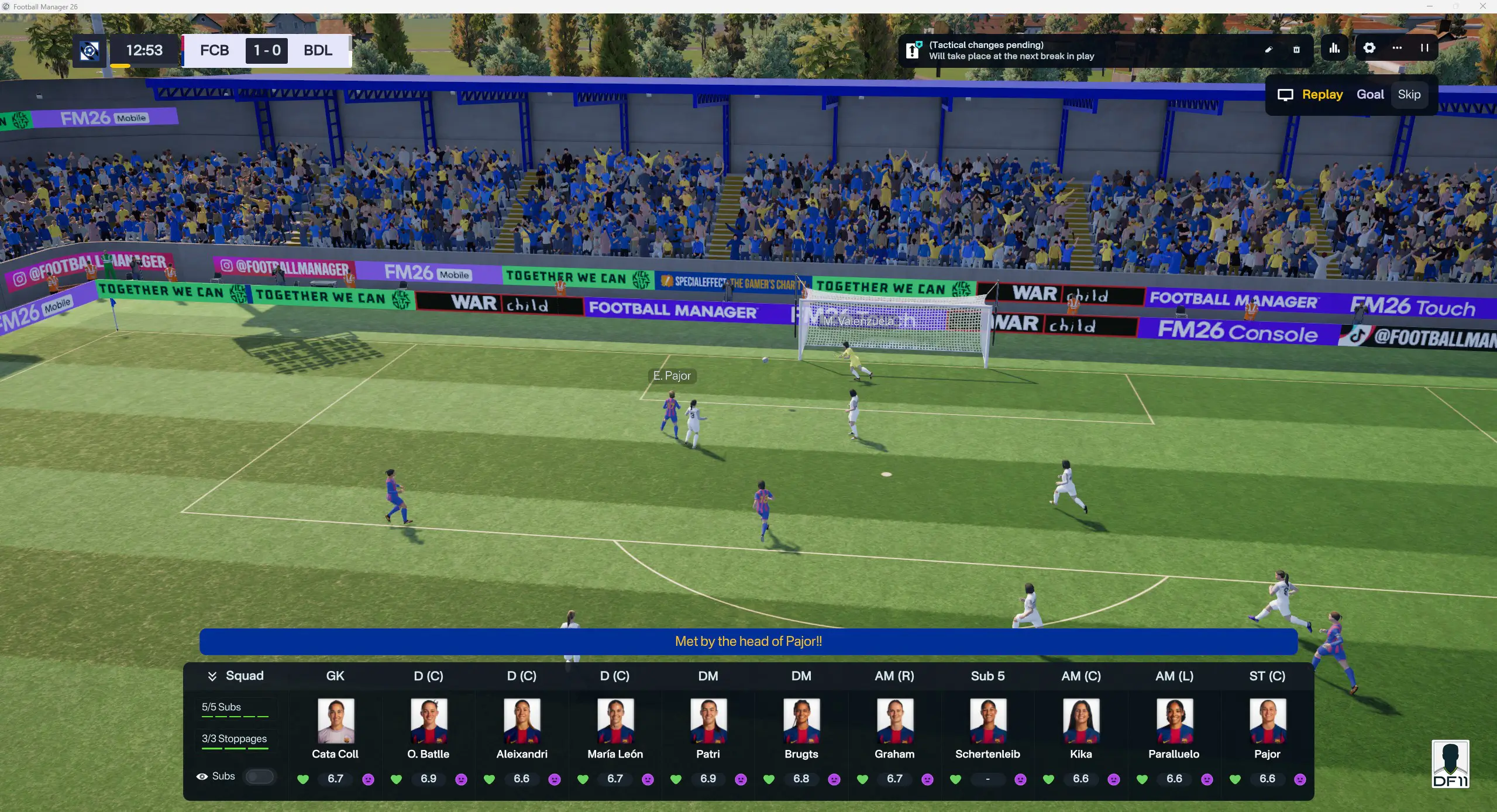Pause the match using the pause icon

tap(1424, 49)
